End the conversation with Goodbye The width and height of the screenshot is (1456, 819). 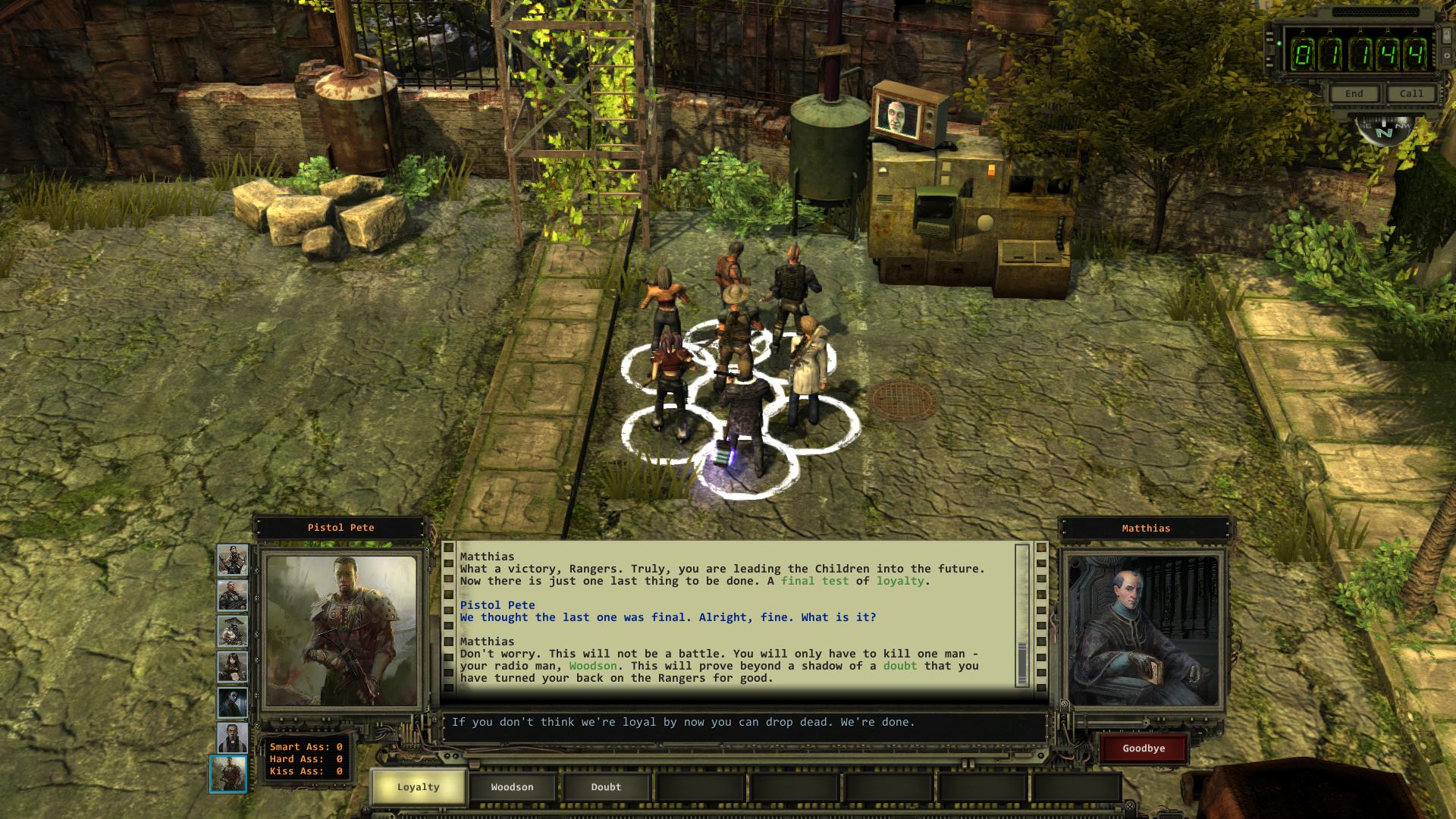click(x=1144, y=748)
